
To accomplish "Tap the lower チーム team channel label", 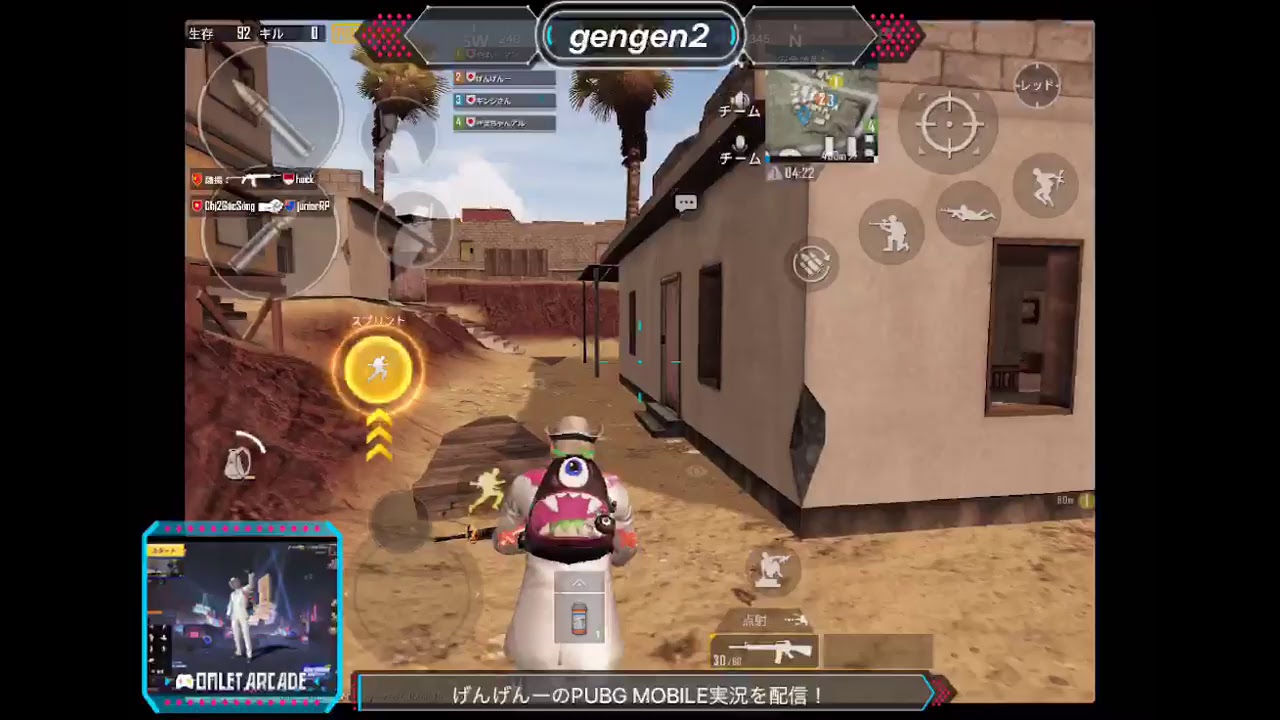I will pyautogui.click(x=737, y=158).
